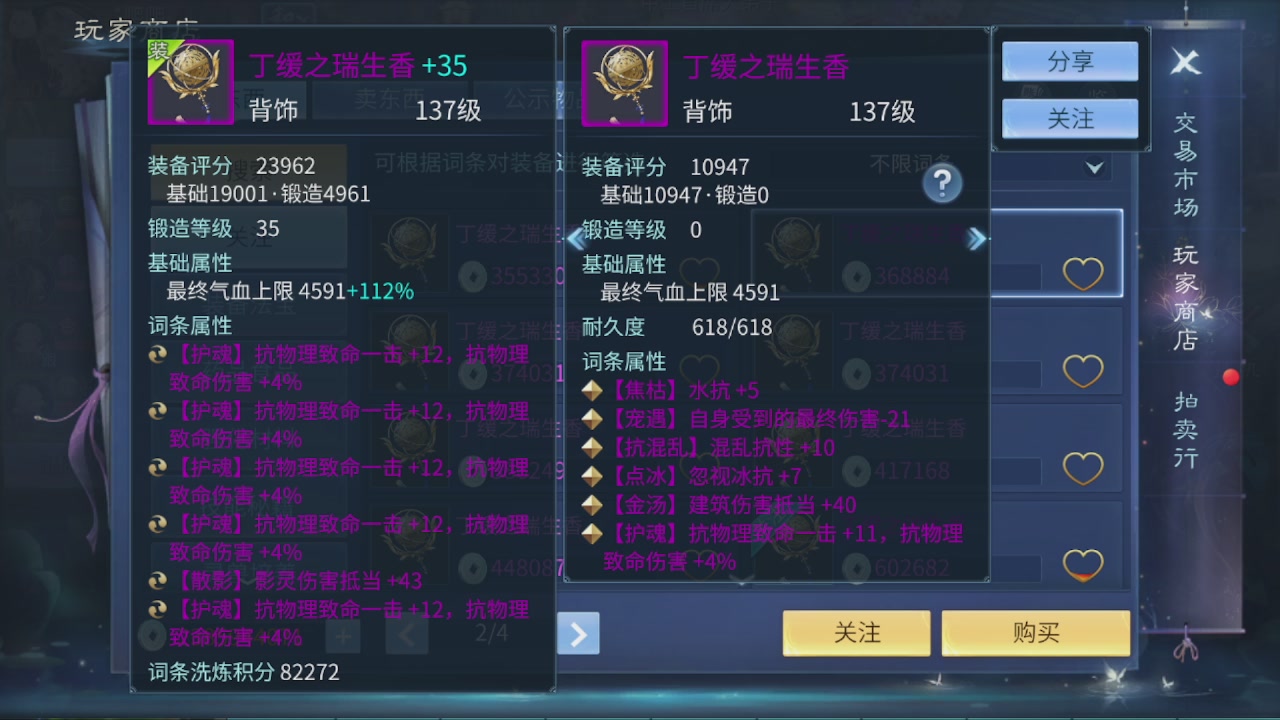Click the currency coin icon beside price 368884
Image resolution: width=1280 pixels, height=720 pixels.
(x=856, y=276)
